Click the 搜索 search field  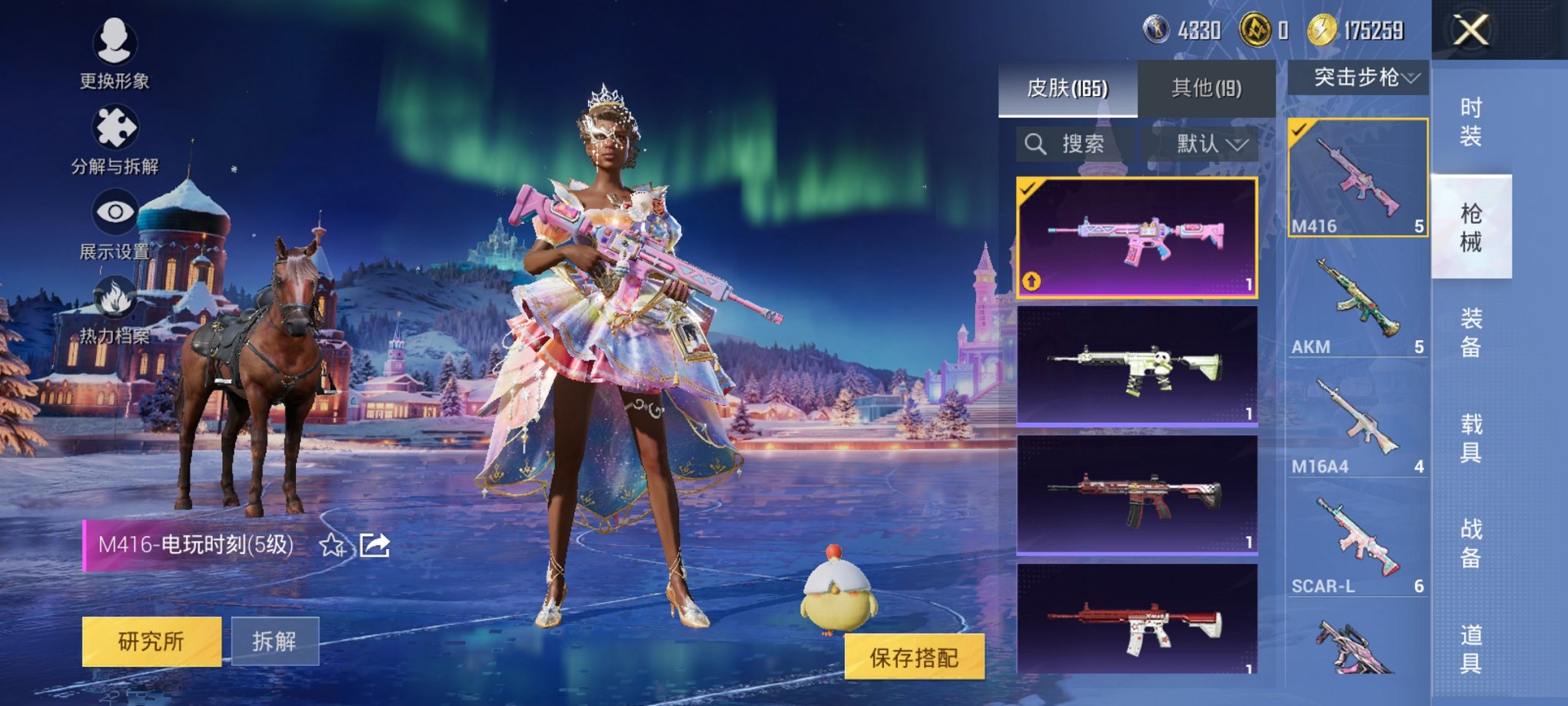point(1075,144)
